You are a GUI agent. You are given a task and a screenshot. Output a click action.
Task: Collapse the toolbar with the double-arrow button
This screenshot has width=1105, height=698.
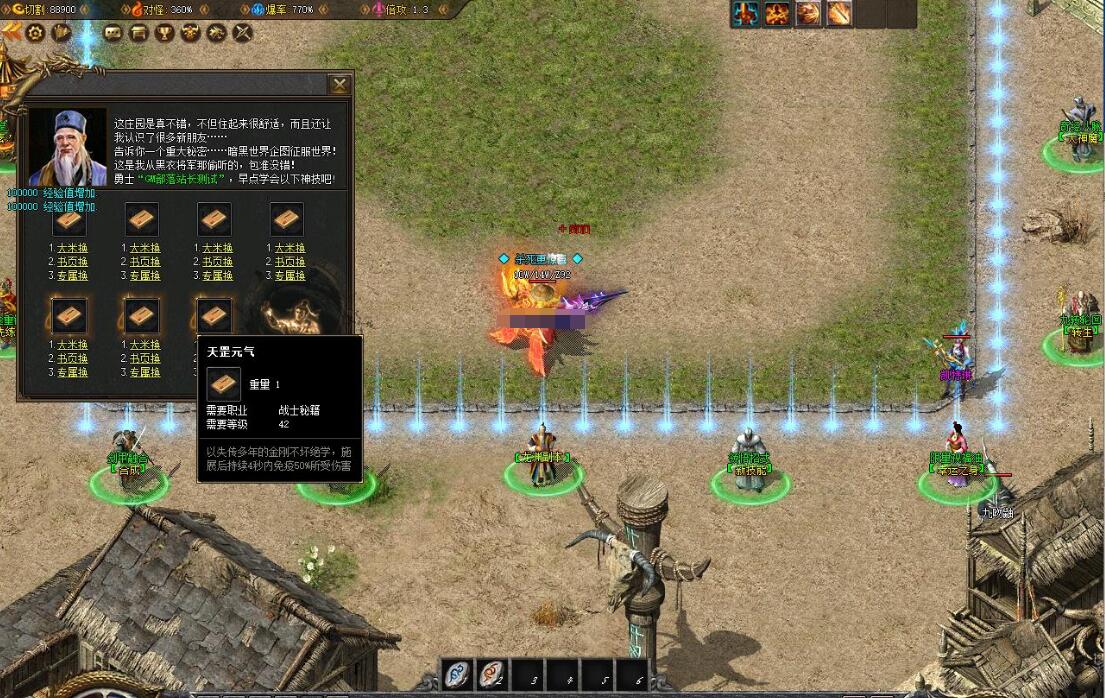click(x=12, y=32)
